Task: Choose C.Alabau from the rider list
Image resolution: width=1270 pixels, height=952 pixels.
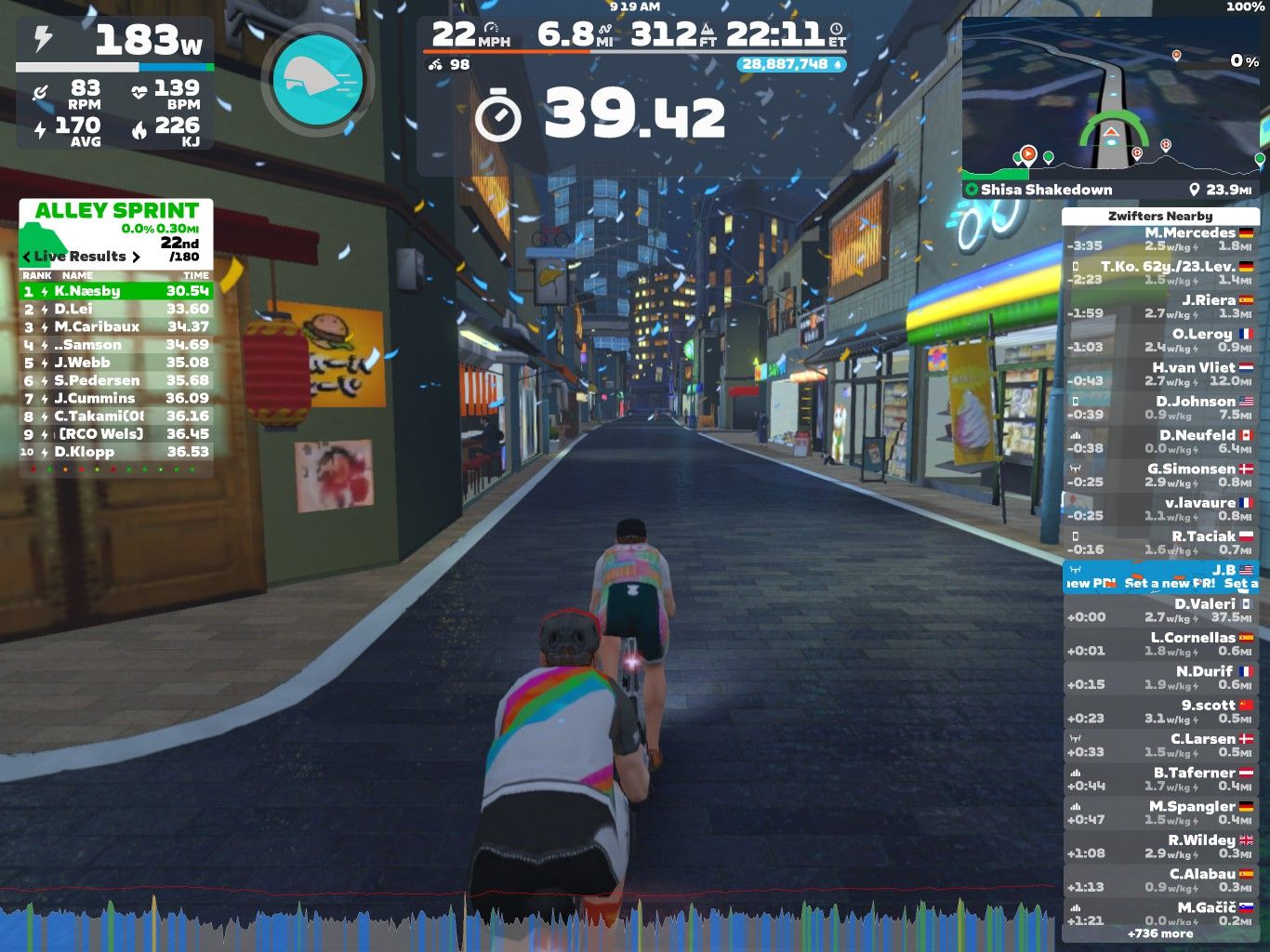Action: [1160, 879]
